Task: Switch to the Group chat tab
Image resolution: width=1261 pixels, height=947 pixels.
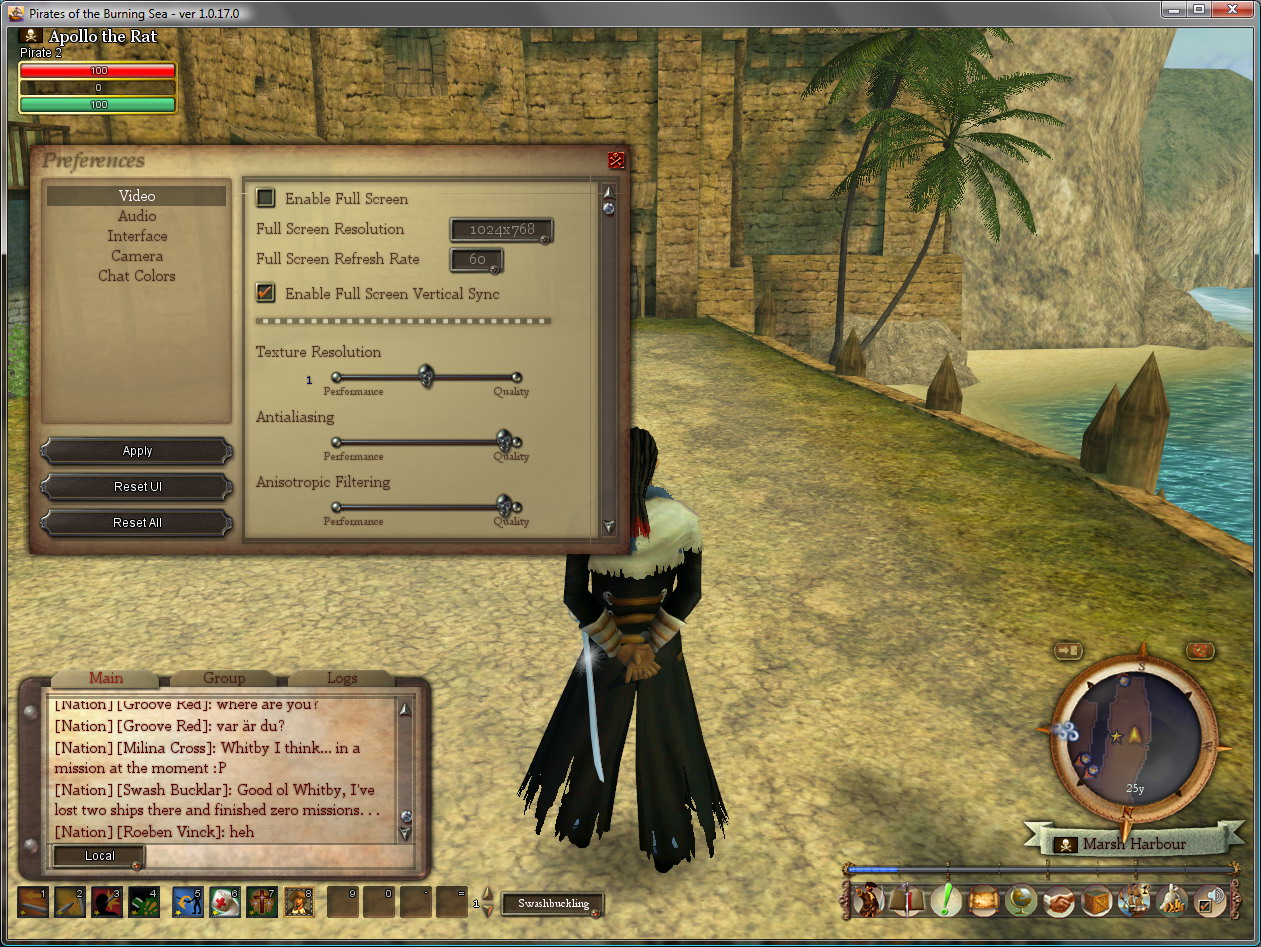Action: point(224,678)
